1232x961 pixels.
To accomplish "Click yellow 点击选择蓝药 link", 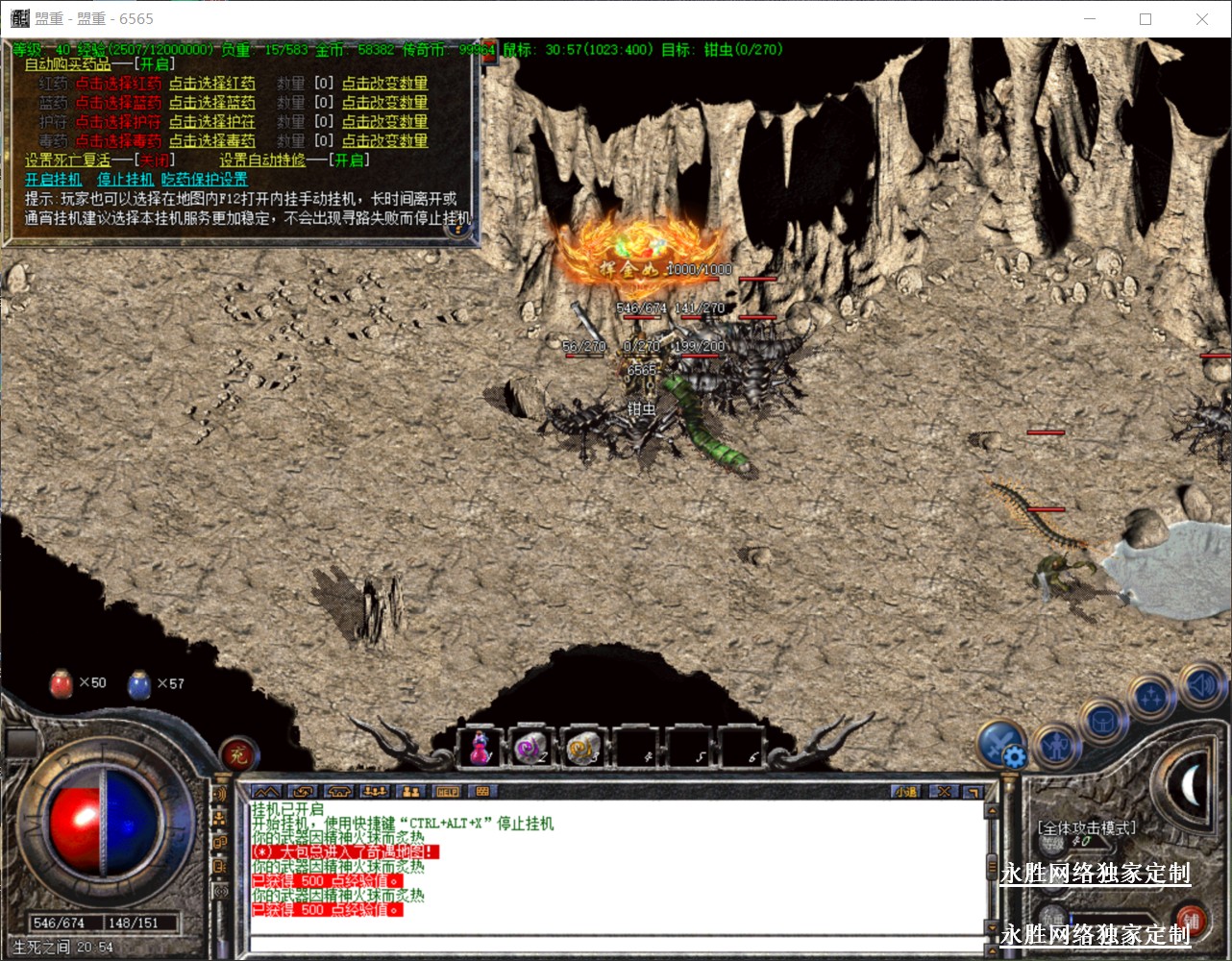I will [x=212, y=103].
